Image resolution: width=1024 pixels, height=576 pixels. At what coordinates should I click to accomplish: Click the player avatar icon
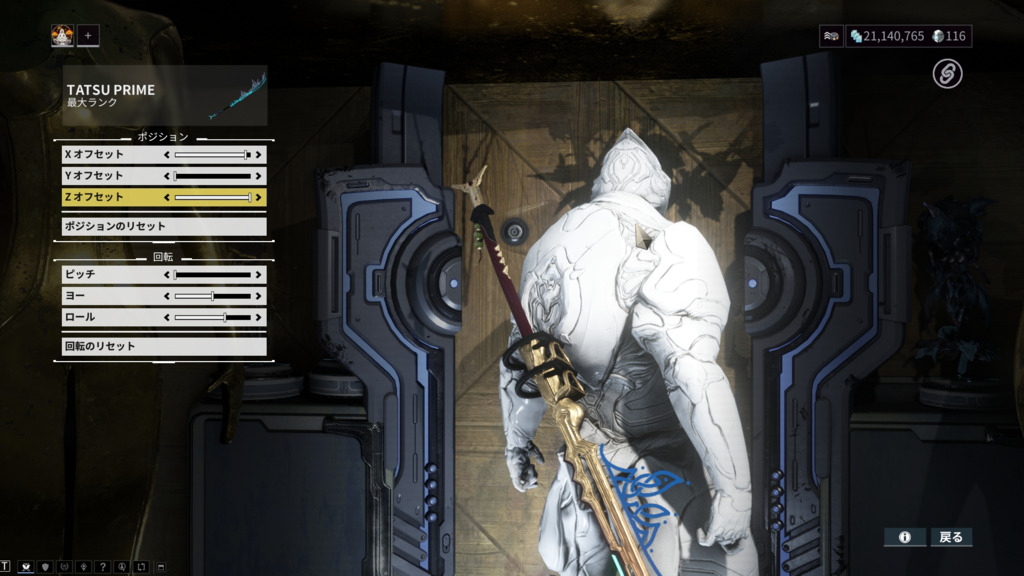point(63,36)
